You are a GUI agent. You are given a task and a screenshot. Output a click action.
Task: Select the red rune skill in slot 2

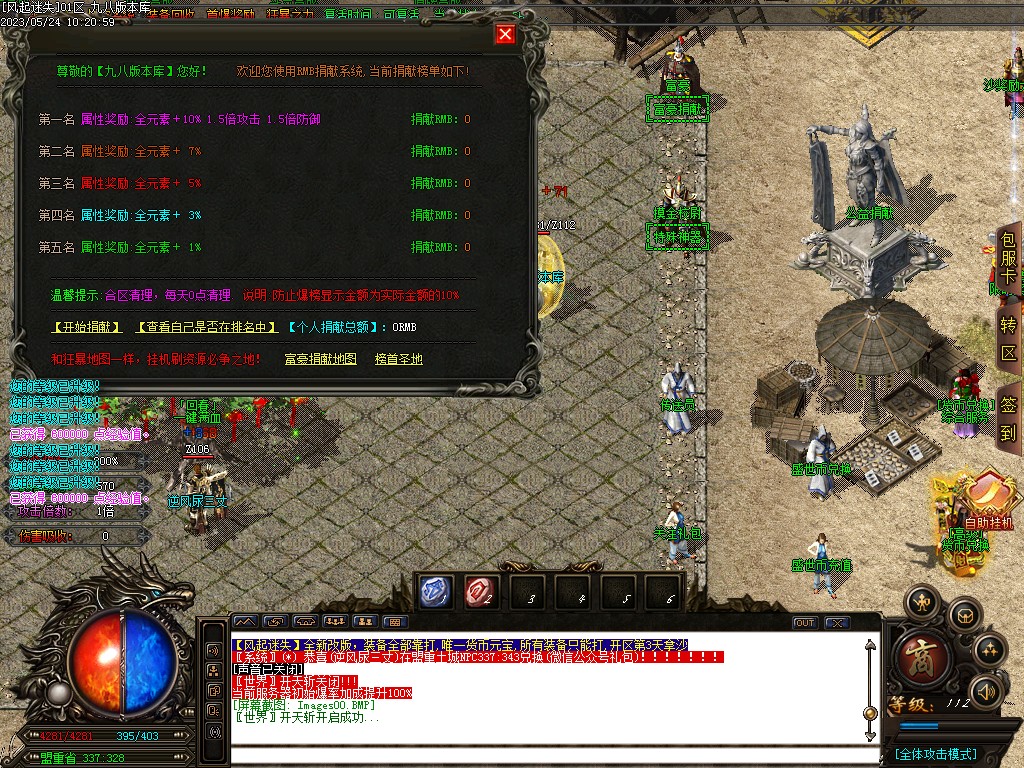point(480,592)
